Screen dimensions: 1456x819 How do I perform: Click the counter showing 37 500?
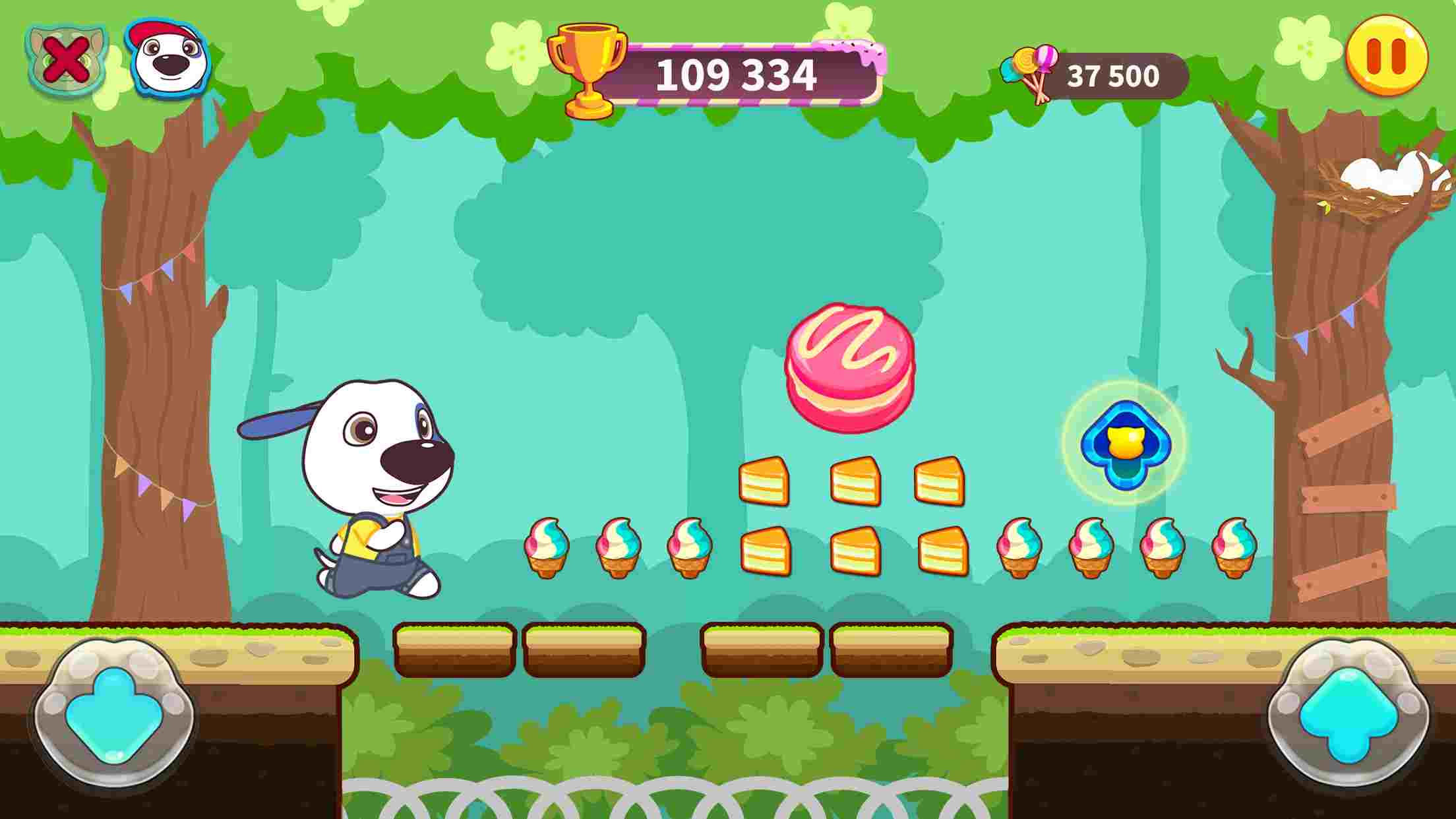pos(1114,76)
